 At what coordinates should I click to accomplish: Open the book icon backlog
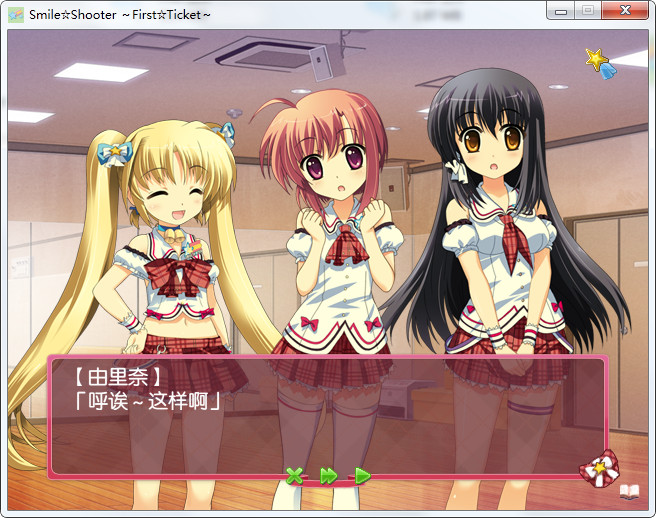tap(628, 490)
